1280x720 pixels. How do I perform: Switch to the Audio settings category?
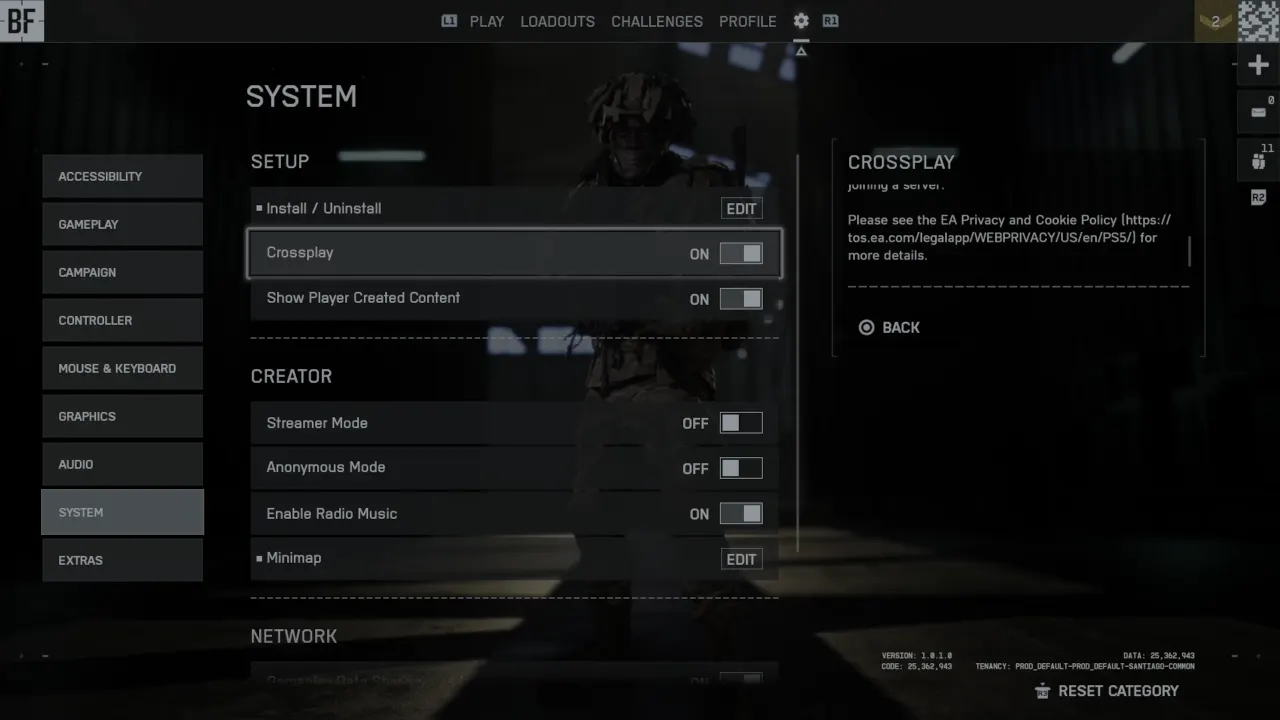coord(122,464)
